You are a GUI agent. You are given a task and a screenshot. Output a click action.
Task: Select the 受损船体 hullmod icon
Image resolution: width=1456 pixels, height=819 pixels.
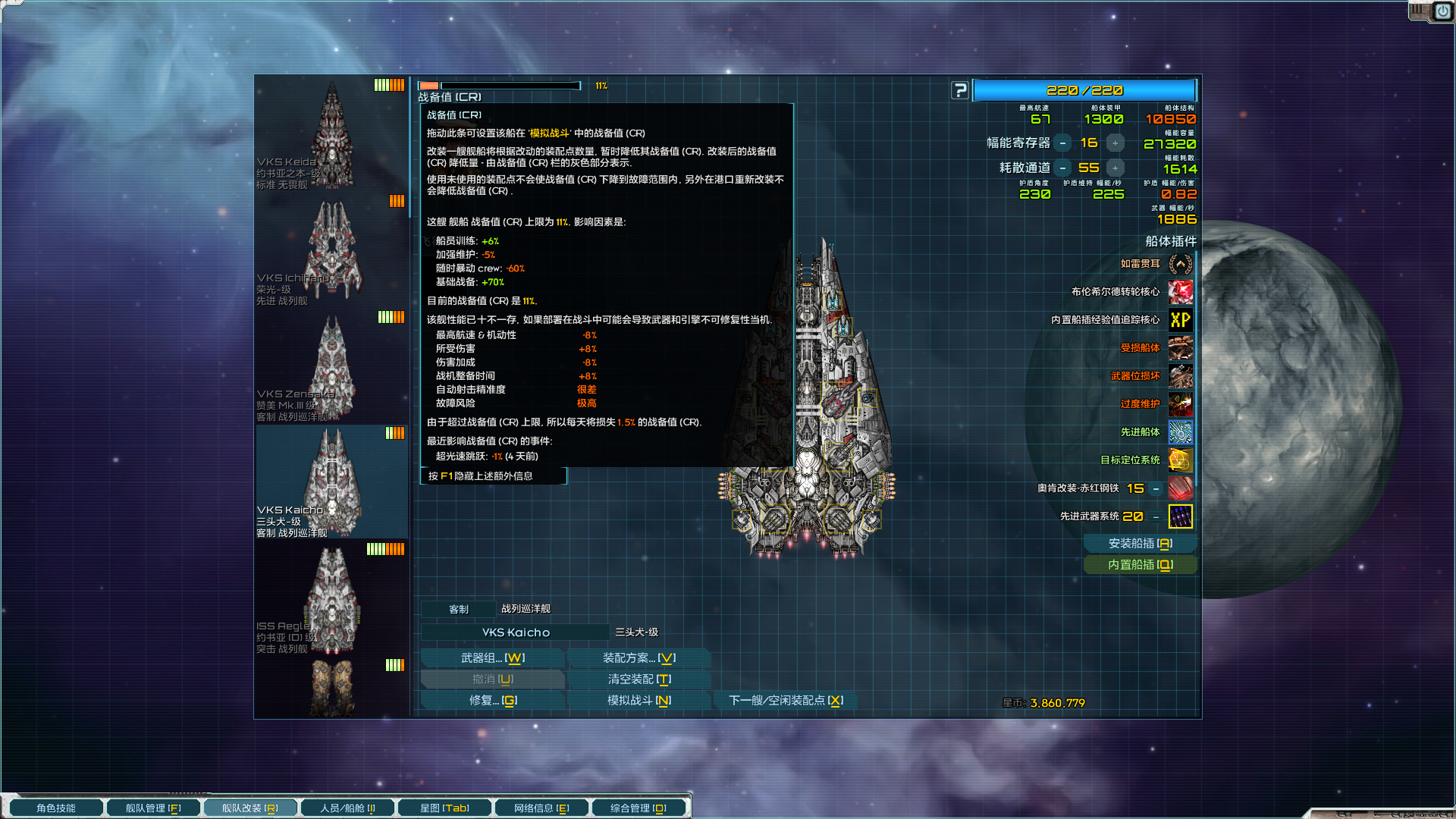[1181, 348]
